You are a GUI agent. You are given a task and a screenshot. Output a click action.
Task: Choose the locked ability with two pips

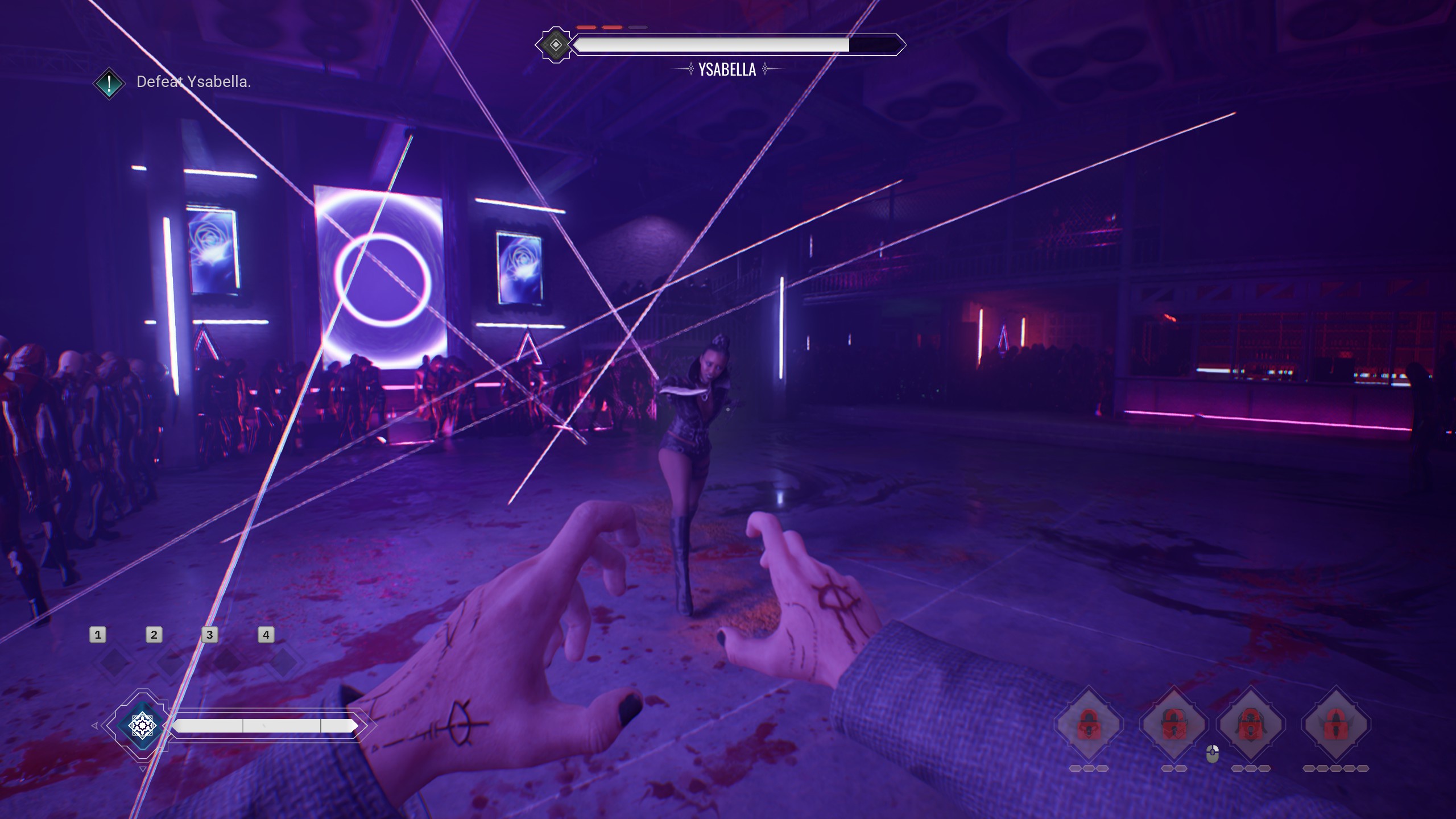click(1174, 725)
